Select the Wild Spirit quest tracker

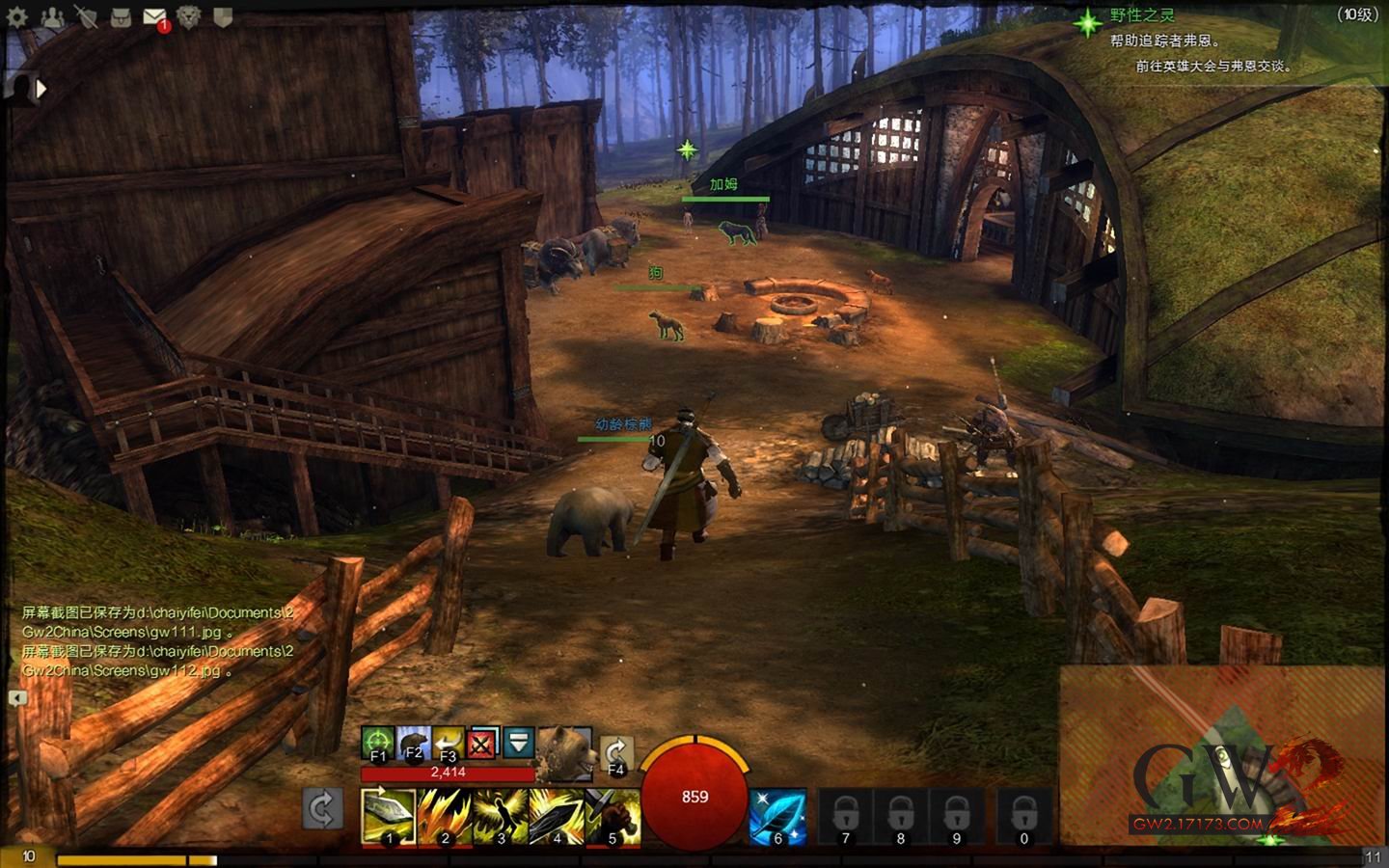(1142, 15)
